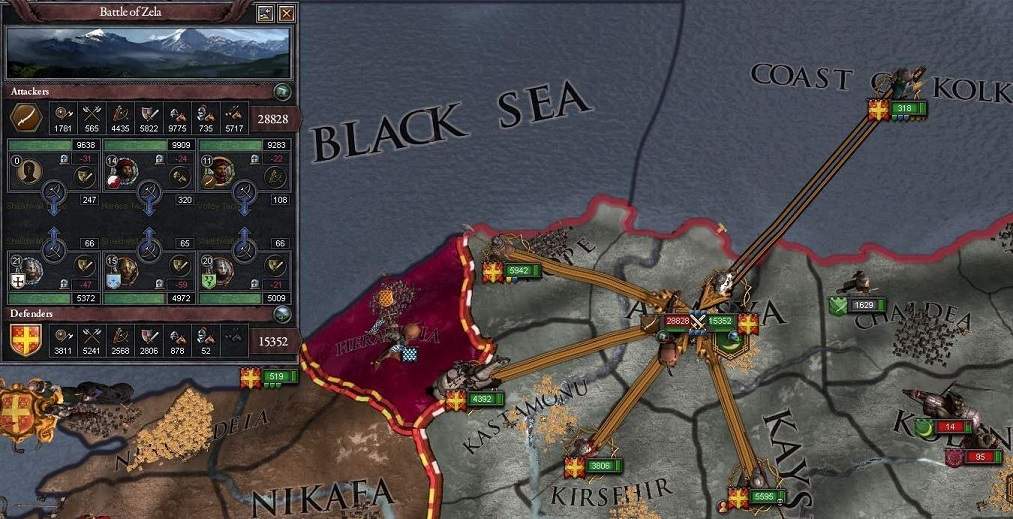Viewport: 1013px width, 519px height.
Task: Select the defenders' gold cross shield
Action: coord(26,340)
